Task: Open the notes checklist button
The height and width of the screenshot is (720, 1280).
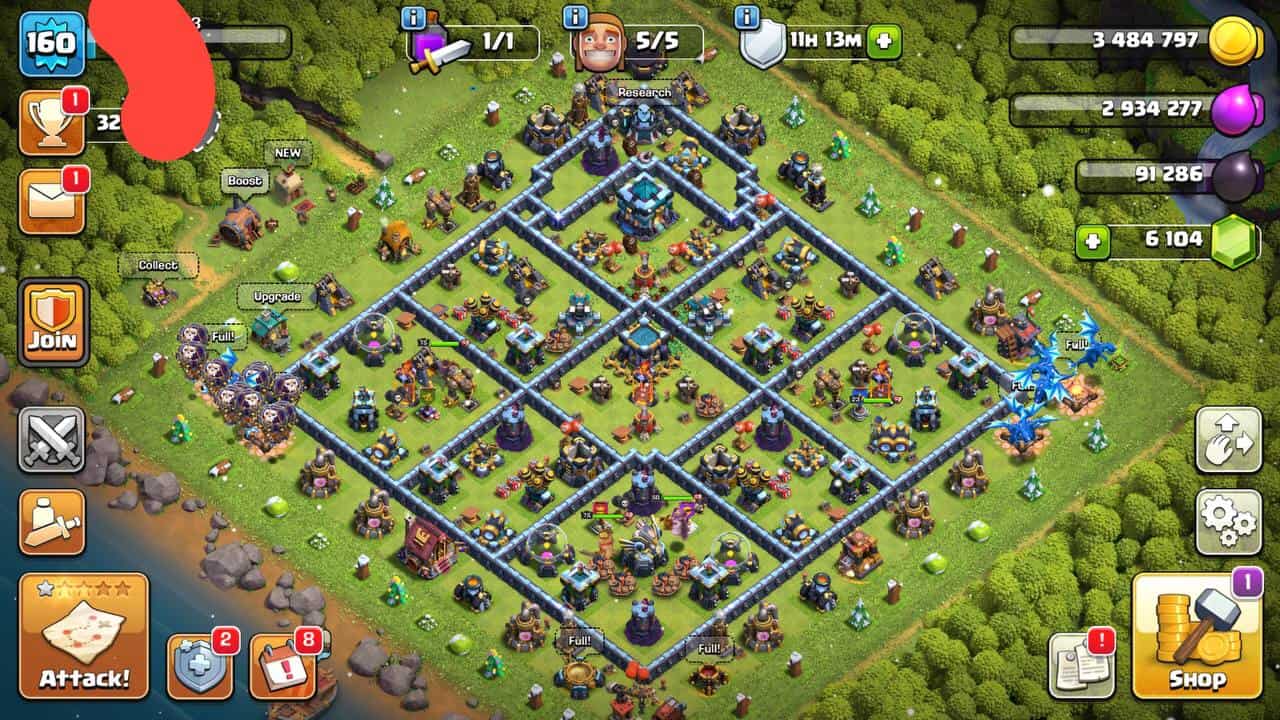Action: point(1081,665)
